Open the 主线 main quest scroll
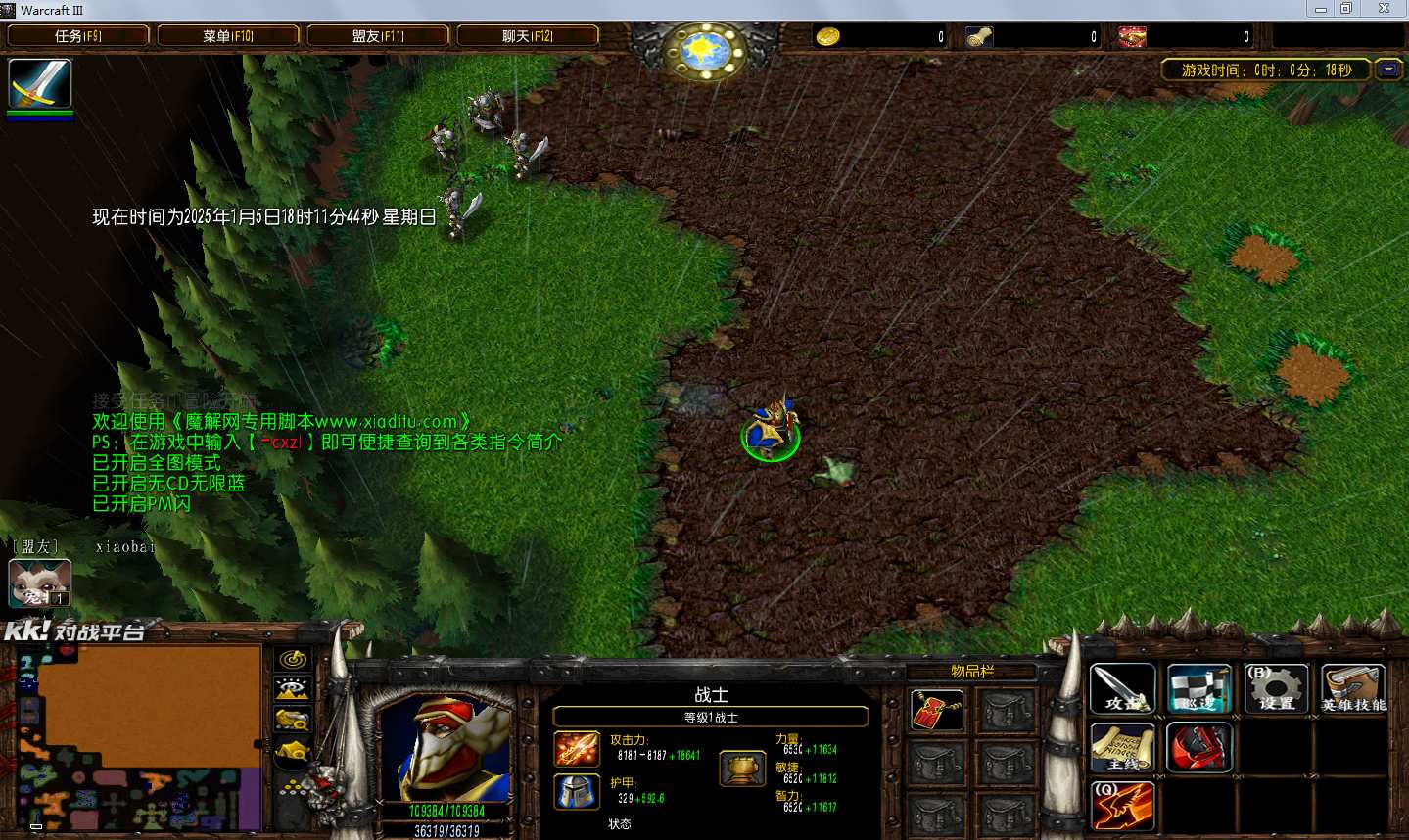This screenshot has width=1409, height=840. (x=1122, y=749)
